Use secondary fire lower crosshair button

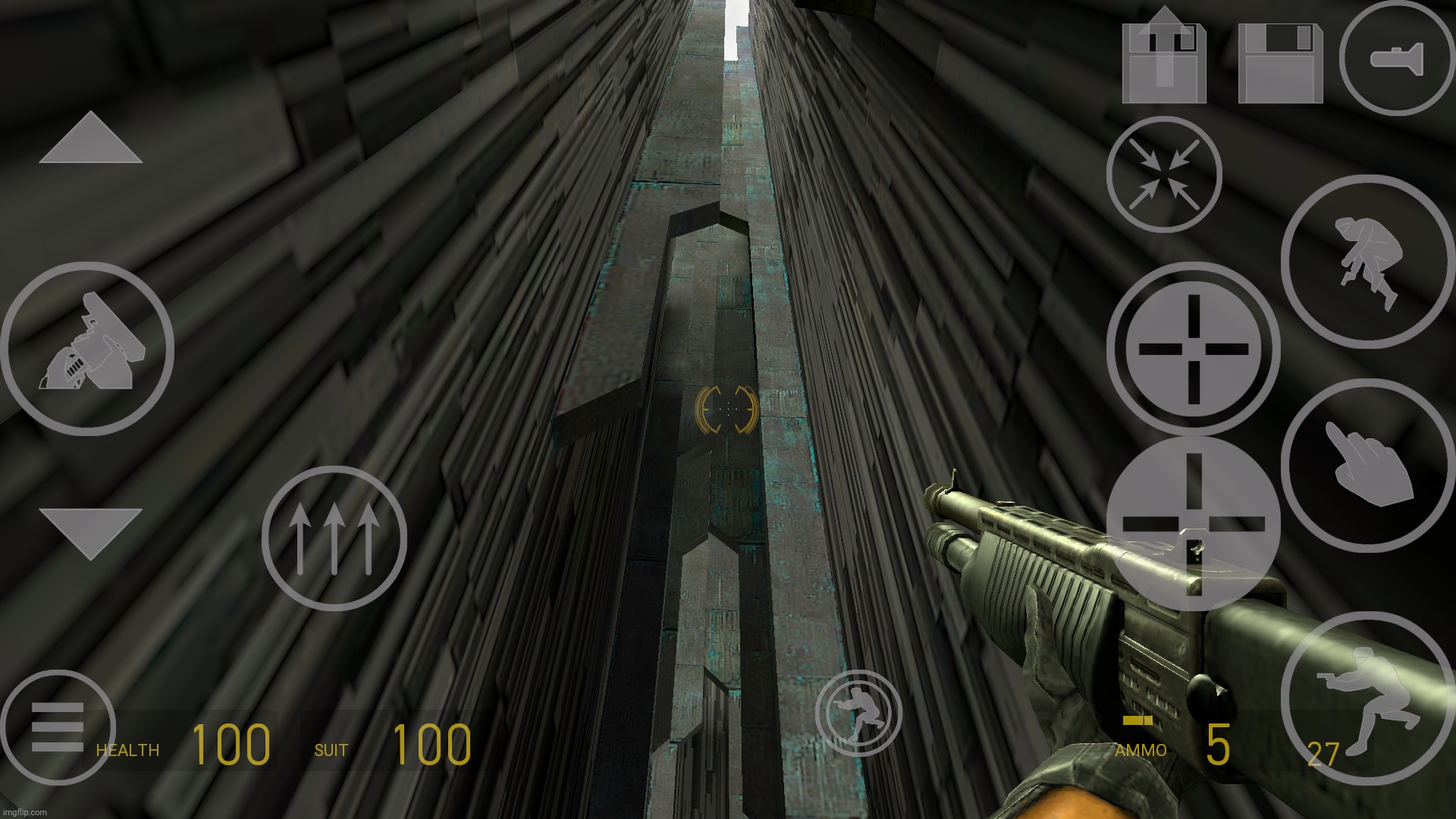coord(1193,523)
